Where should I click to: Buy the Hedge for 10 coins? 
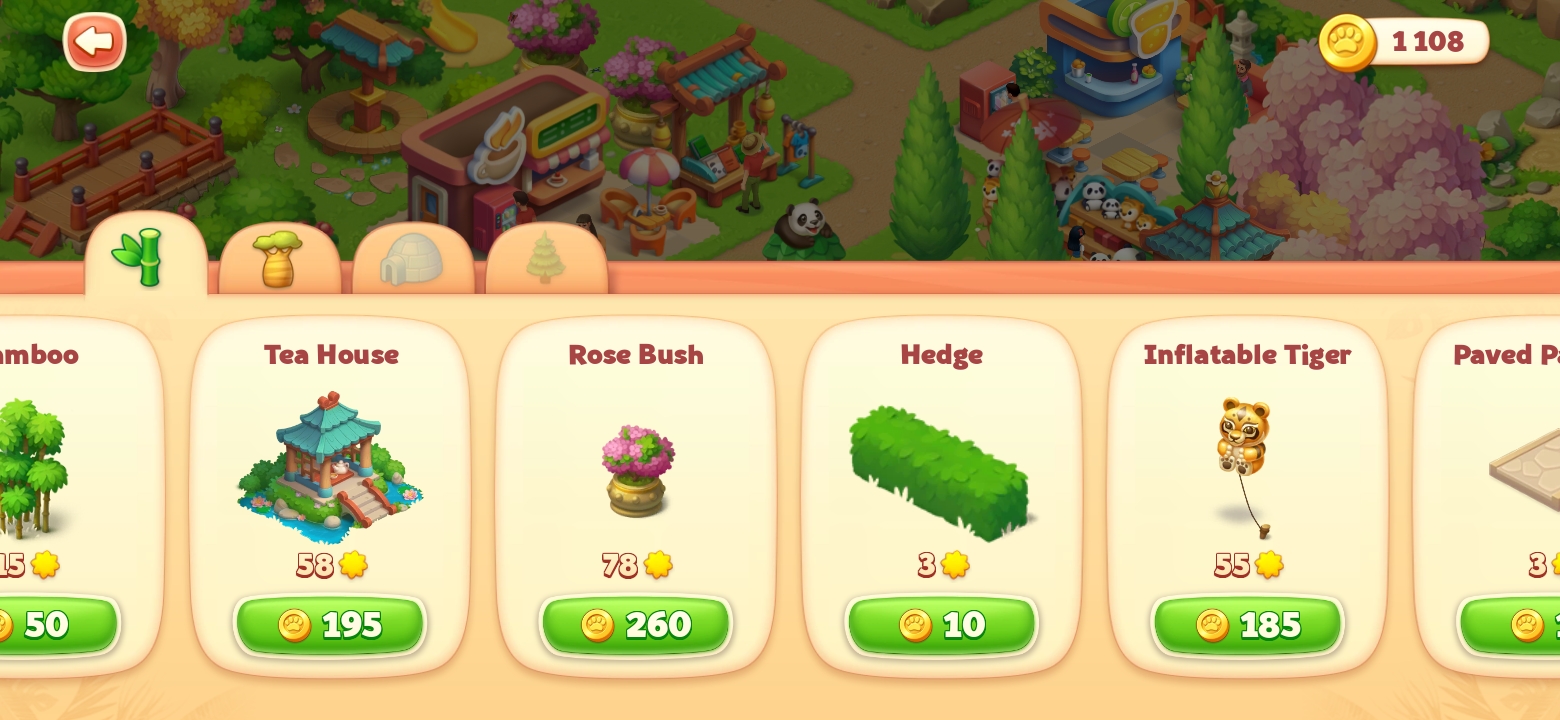click(941, 625)
